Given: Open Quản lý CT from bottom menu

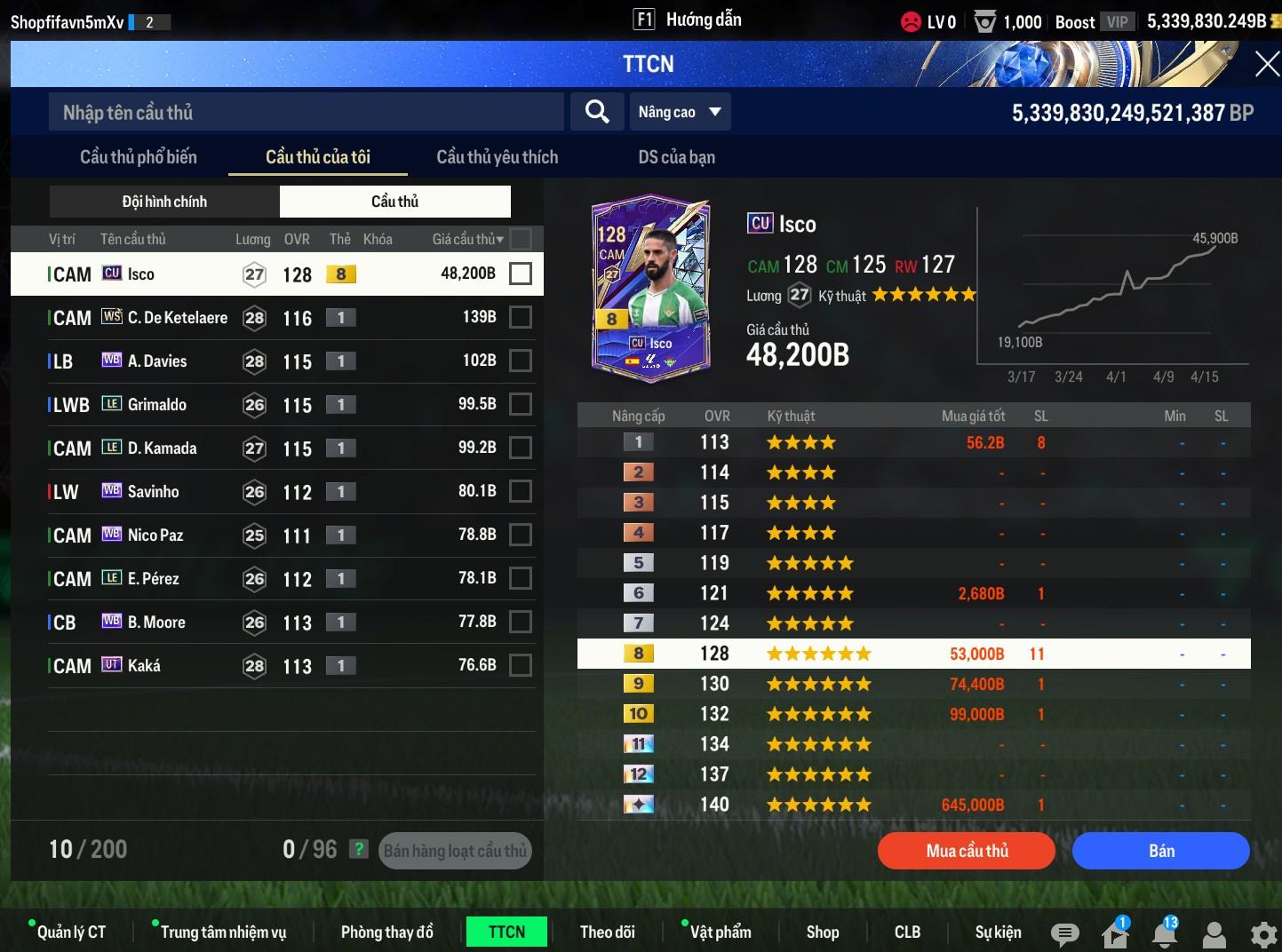Looking at the screenshot, I should (x=71, y=932).
